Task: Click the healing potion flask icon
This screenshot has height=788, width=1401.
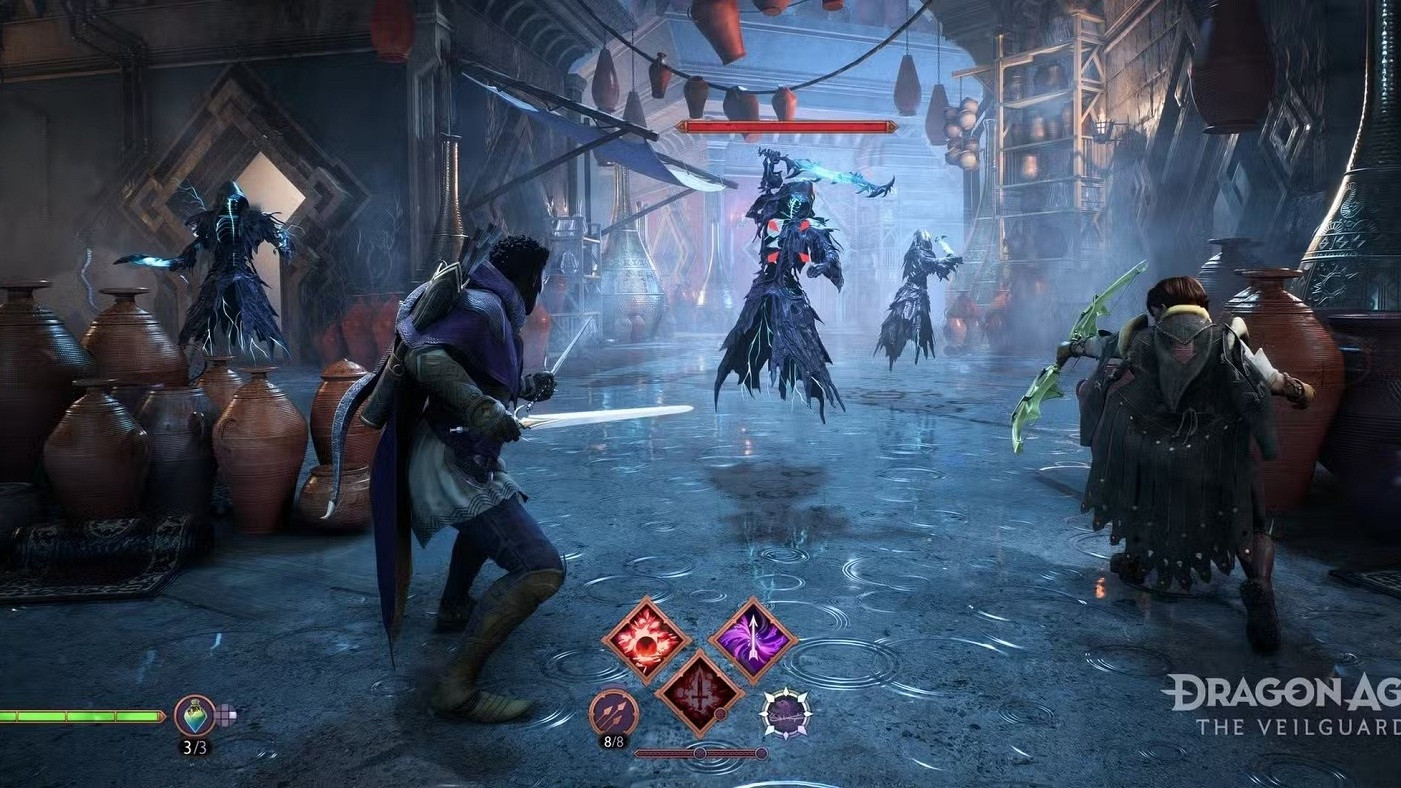Action: 193,715
